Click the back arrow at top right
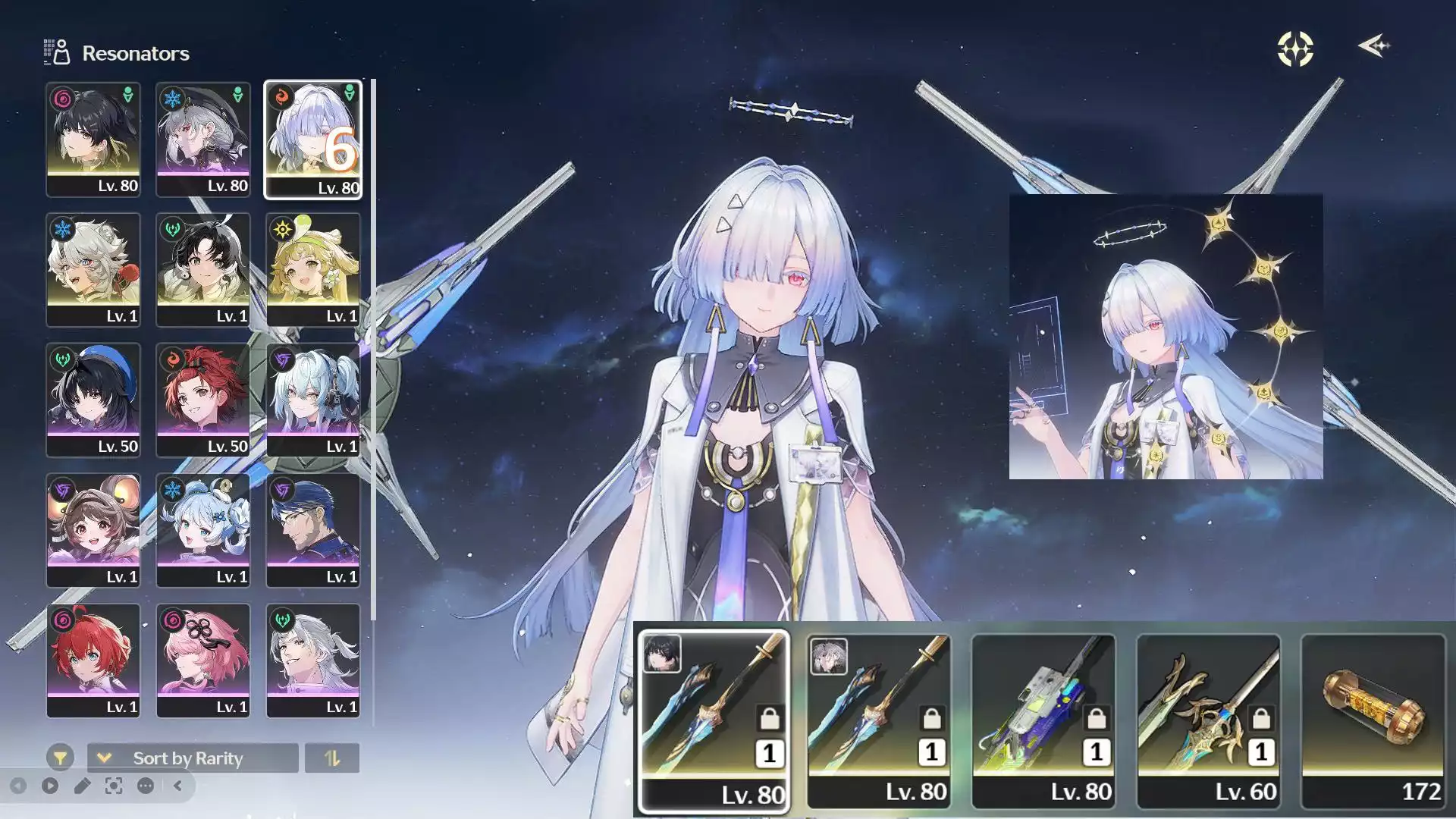 [1373, 46]
